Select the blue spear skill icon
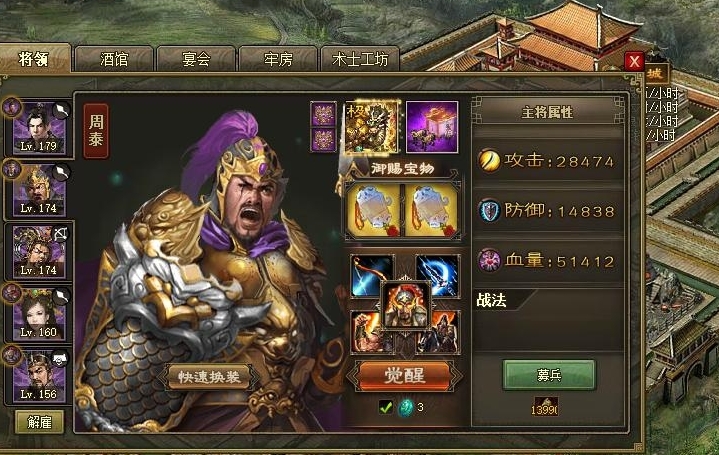The image size is (719, 455). point(438,274)
